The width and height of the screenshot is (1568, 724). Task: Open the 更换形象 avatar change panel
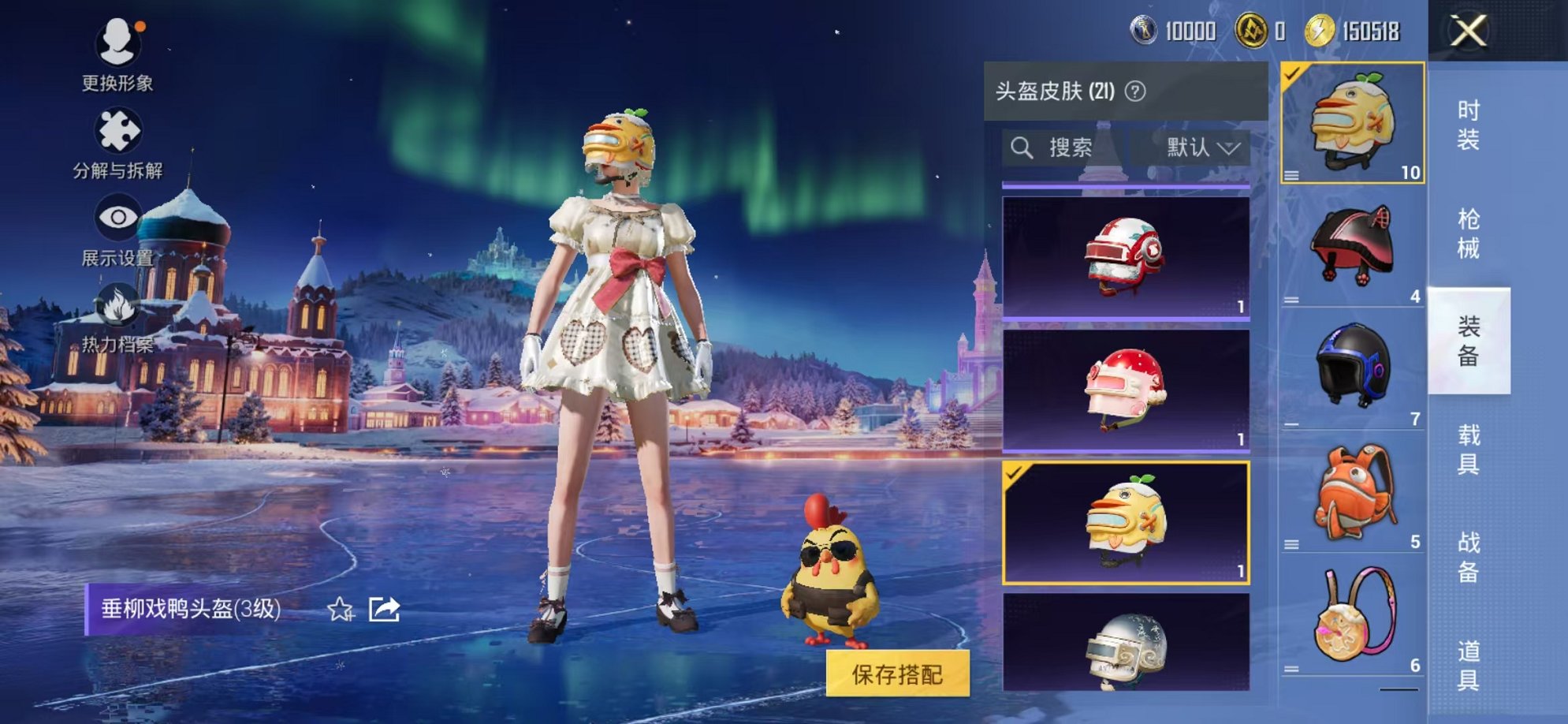(x=117, y=59)
